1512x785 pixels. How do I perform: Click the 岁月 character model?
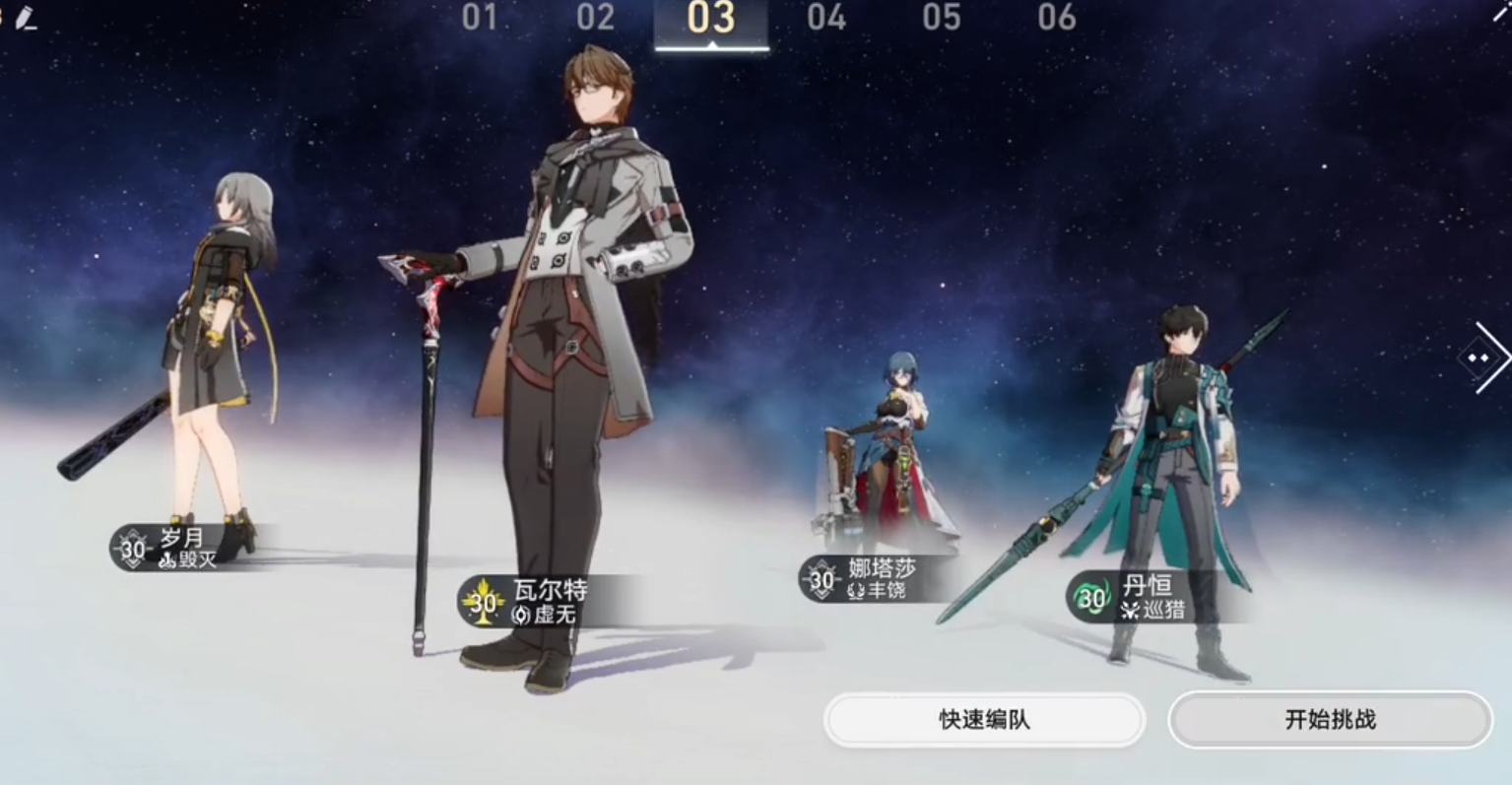coord(222,325)
